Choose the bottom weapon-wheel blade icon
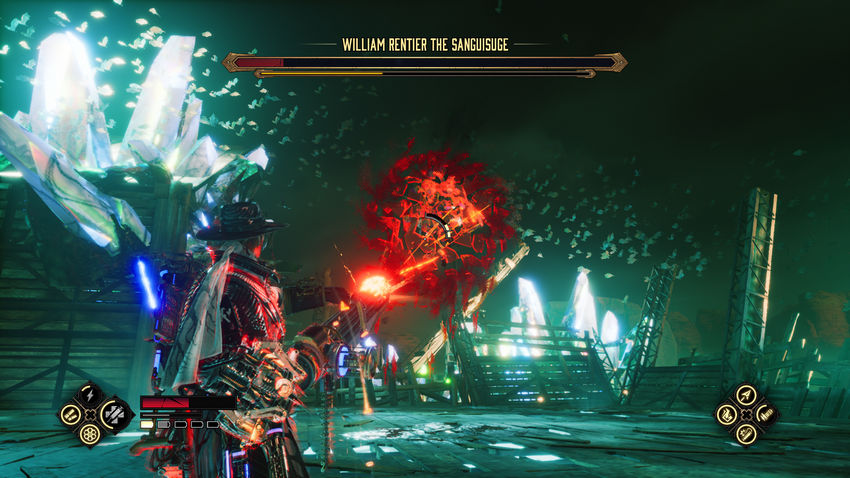This screenshot has width=850, height=478. click(x=745, y=434)
